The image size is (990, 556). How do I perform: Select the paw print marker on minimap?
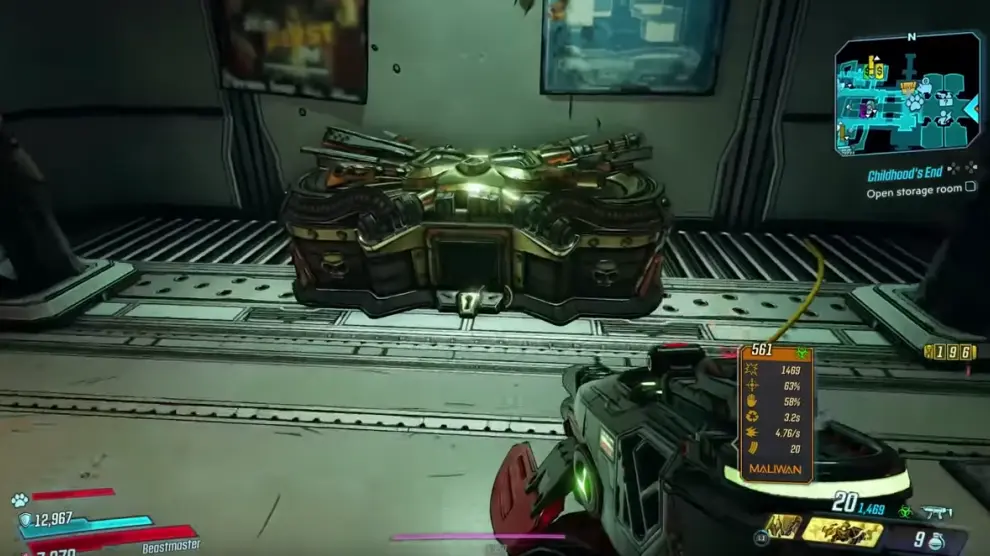click(914, 102)
